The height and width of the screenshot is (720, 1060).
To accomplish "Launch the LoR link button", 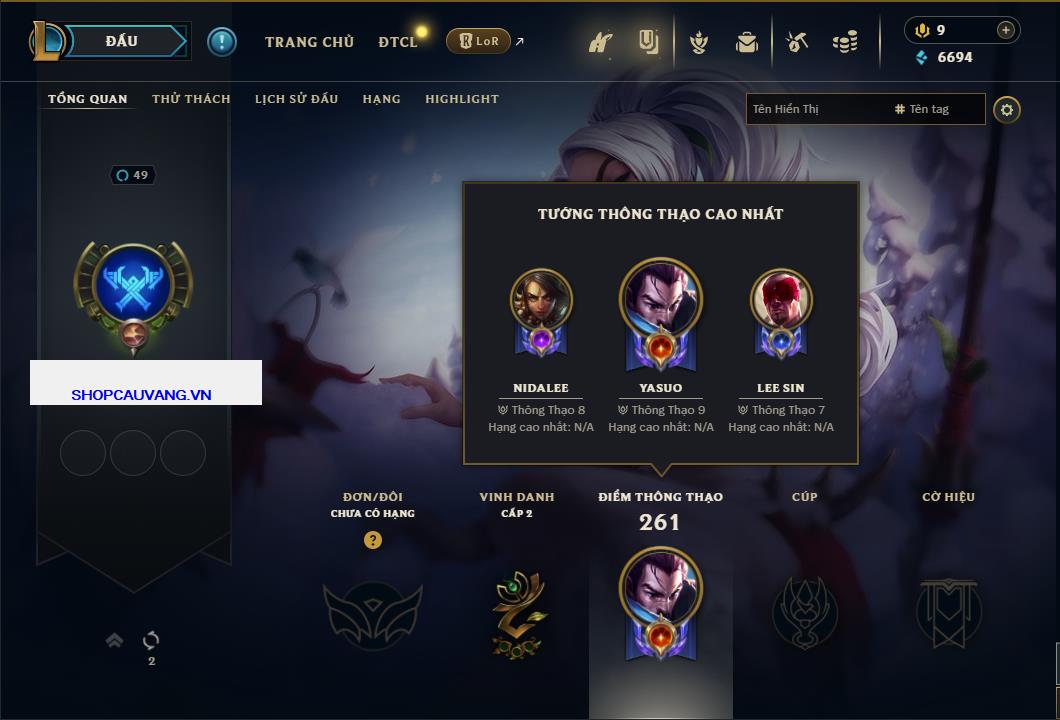I will click(478, 41).
